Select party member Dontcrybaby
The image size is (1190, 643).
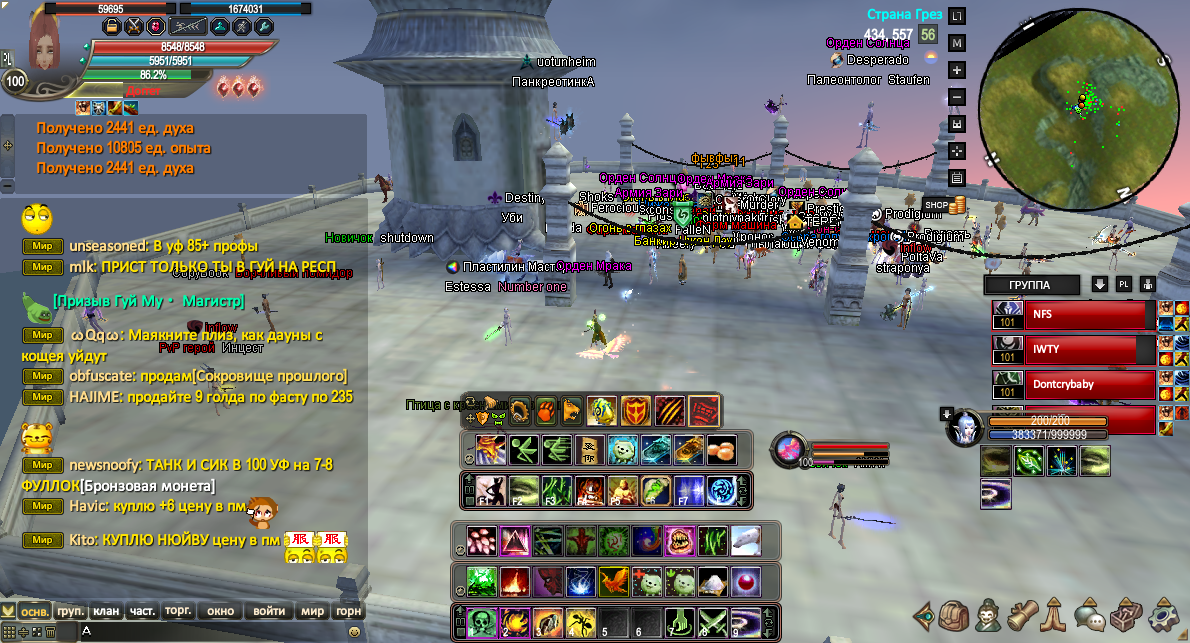point(1086,384)
